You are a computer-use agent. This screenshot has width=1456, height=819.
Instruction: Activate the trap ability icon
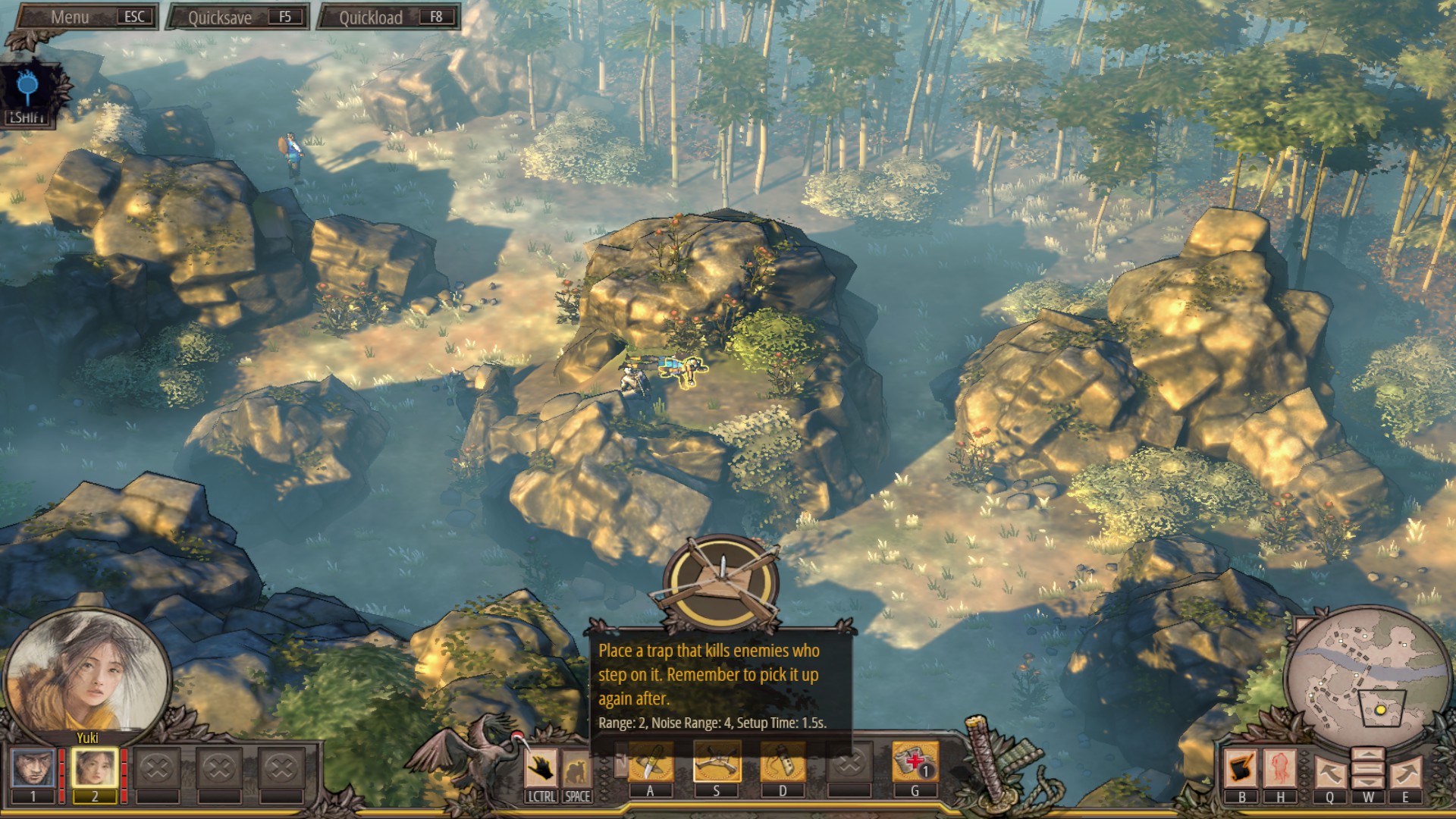(x=717, y=762)
